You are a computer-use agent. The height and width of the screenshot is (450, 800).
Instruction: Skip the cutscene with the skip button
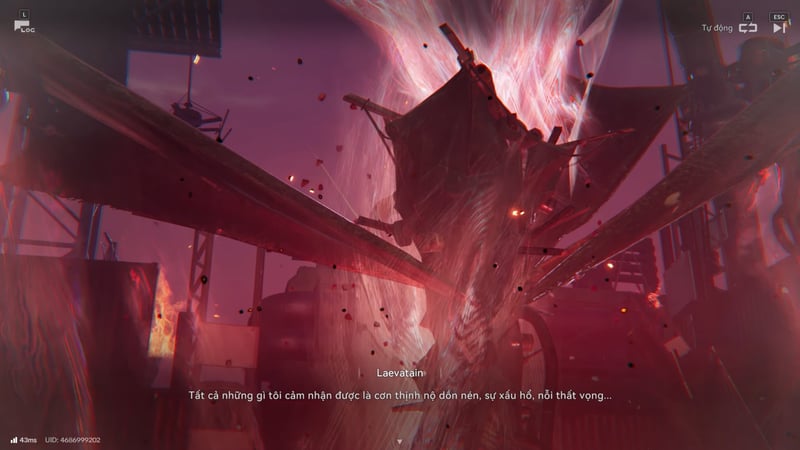click(779, 27)
